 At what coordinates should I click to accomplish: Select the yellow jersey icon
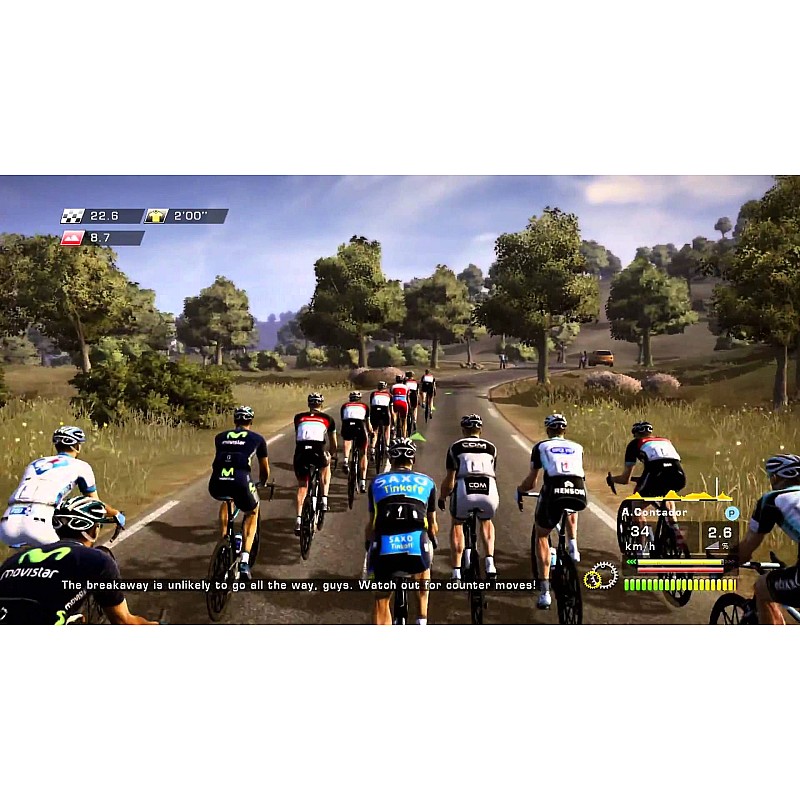coord(157,216)
